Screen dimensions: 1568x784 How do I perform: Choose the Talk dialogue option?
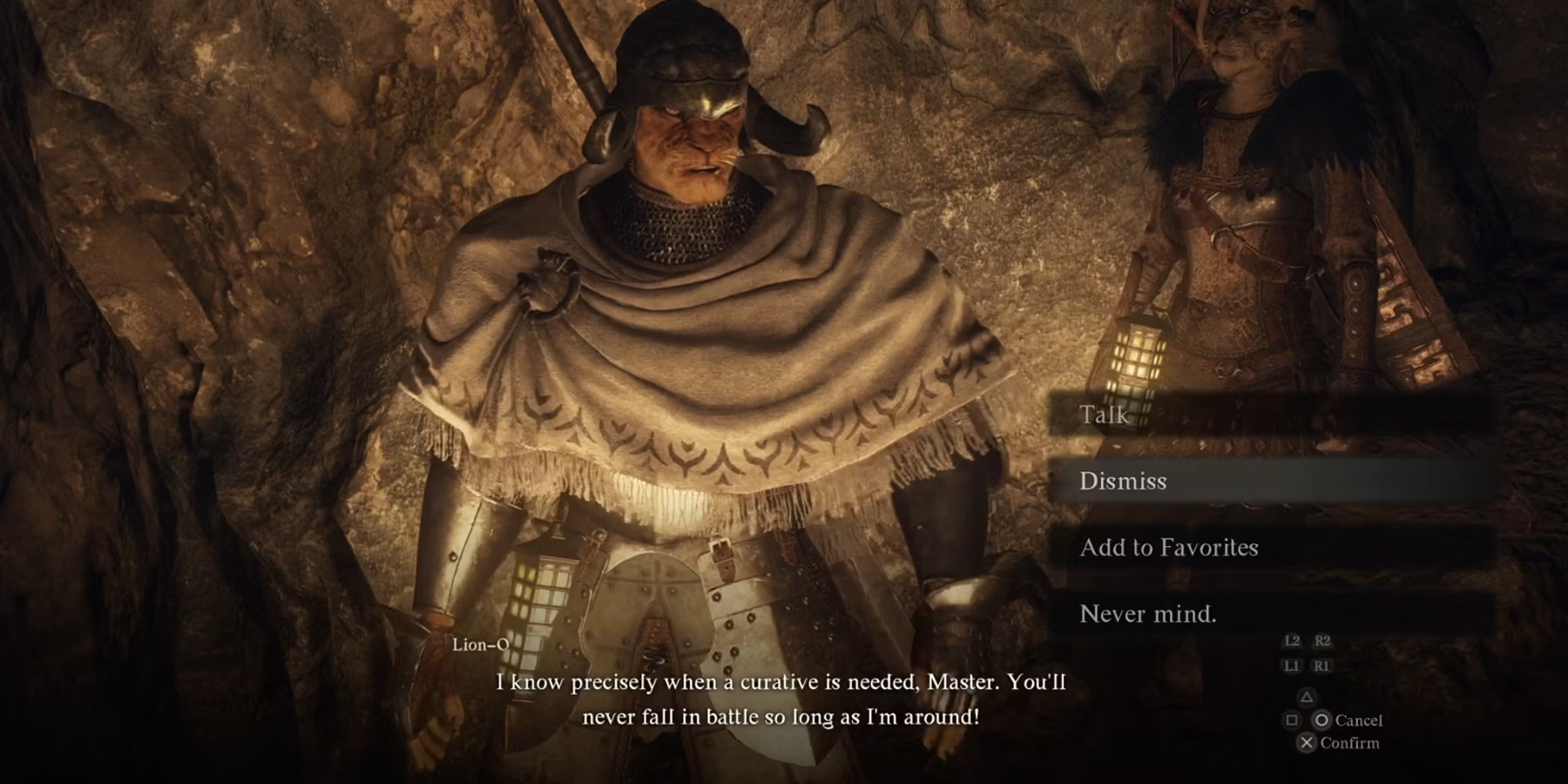1105,415
